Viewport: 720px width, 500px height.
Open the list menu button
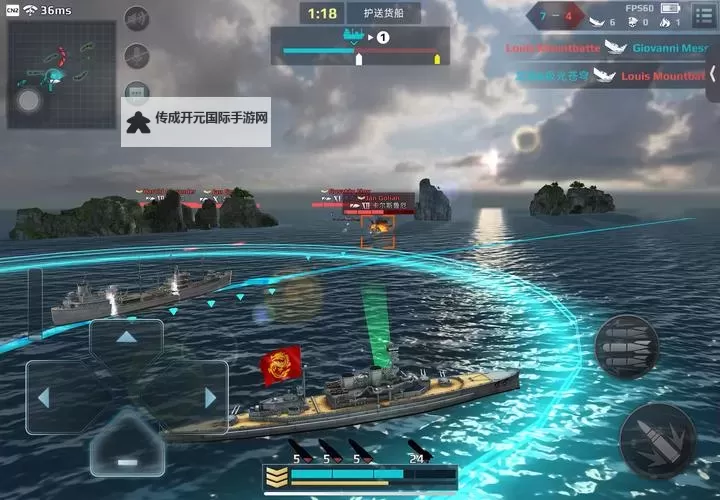[703, 16]
